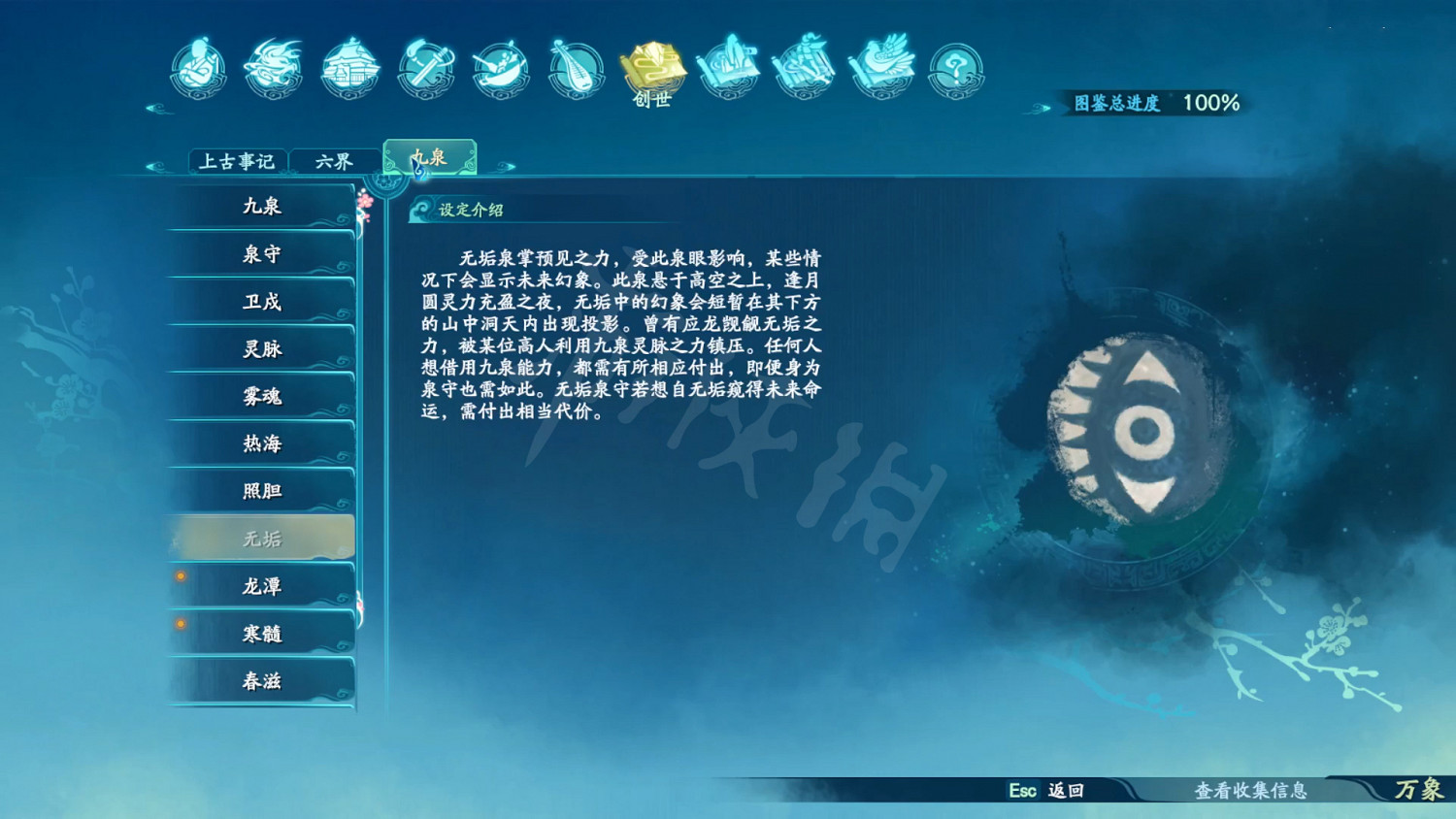Select the hammer and sword tools icon
The width and height of the screenshot is (1456, 819).
(423, 68)
